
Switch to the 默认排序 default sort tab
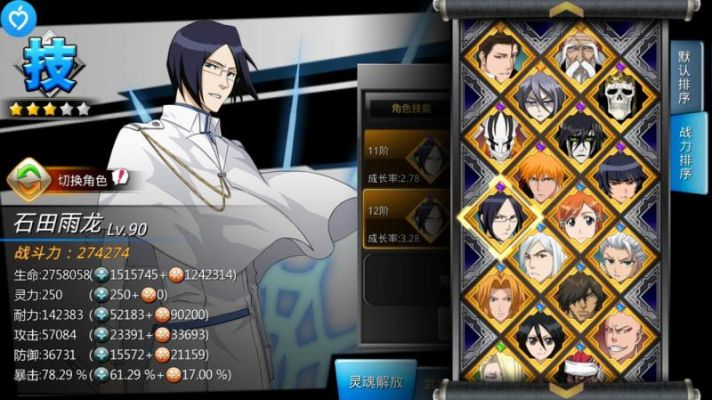pos(686,75)
